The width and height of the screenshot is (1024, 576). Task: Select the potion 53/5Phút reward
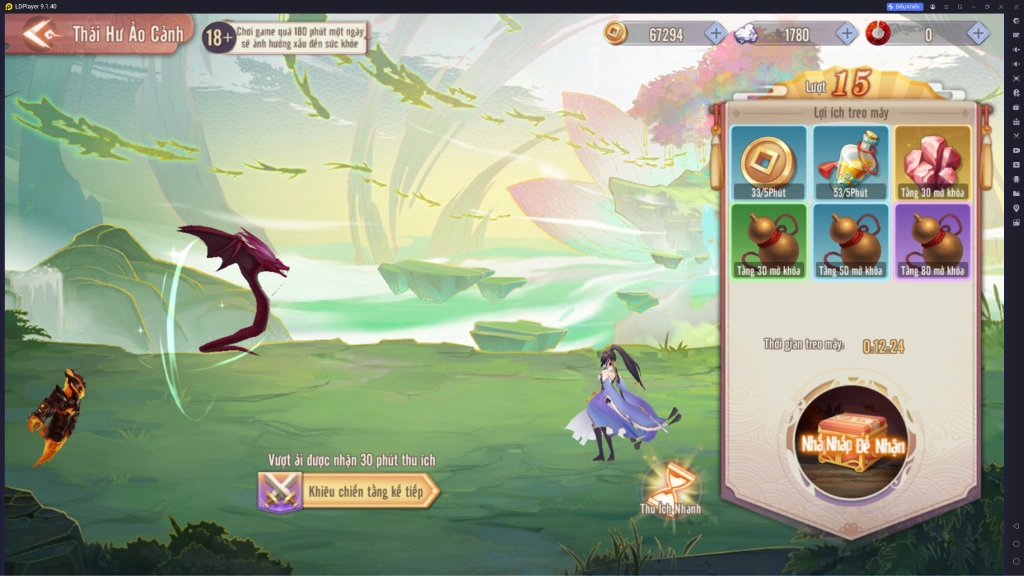point(850,162)
